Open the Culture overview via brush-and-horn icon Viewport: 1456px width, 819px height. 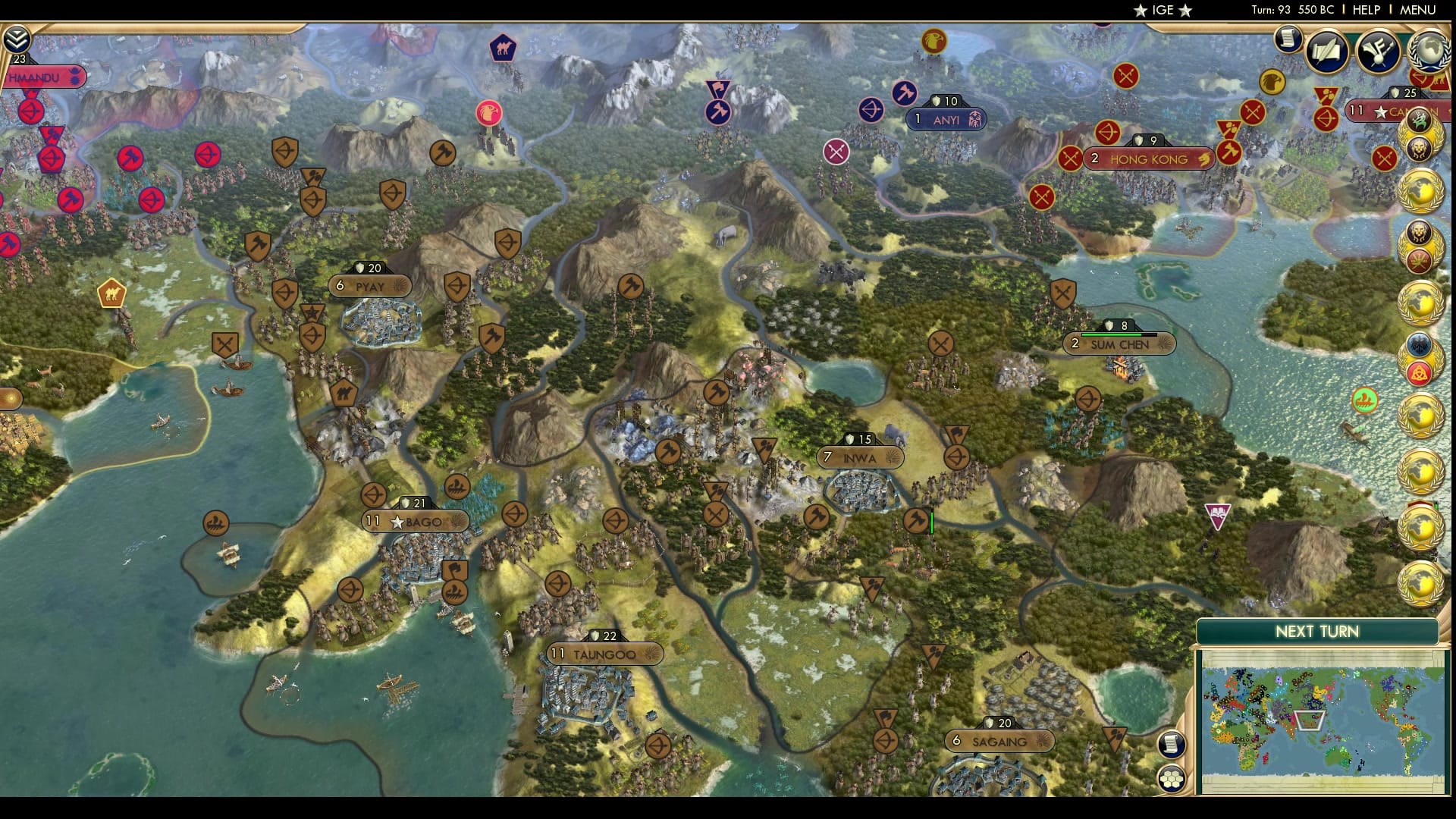coord(1377,51)
